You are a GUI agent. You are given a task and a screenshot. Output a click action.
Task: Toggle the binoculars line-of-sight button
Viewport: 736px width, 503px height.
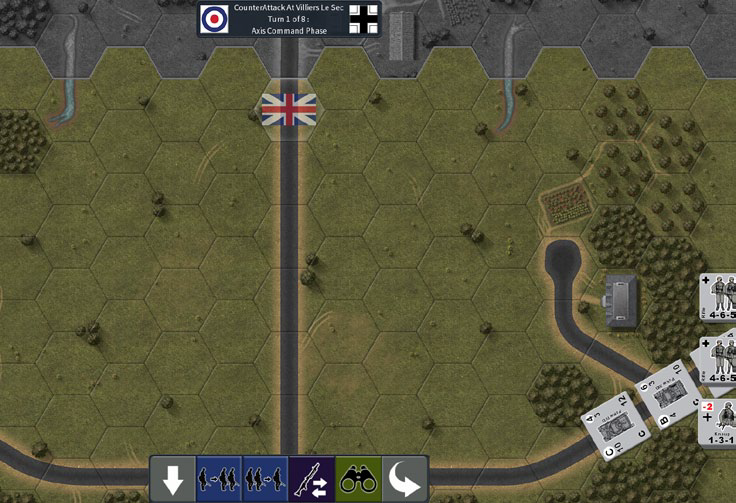[357, 478]
